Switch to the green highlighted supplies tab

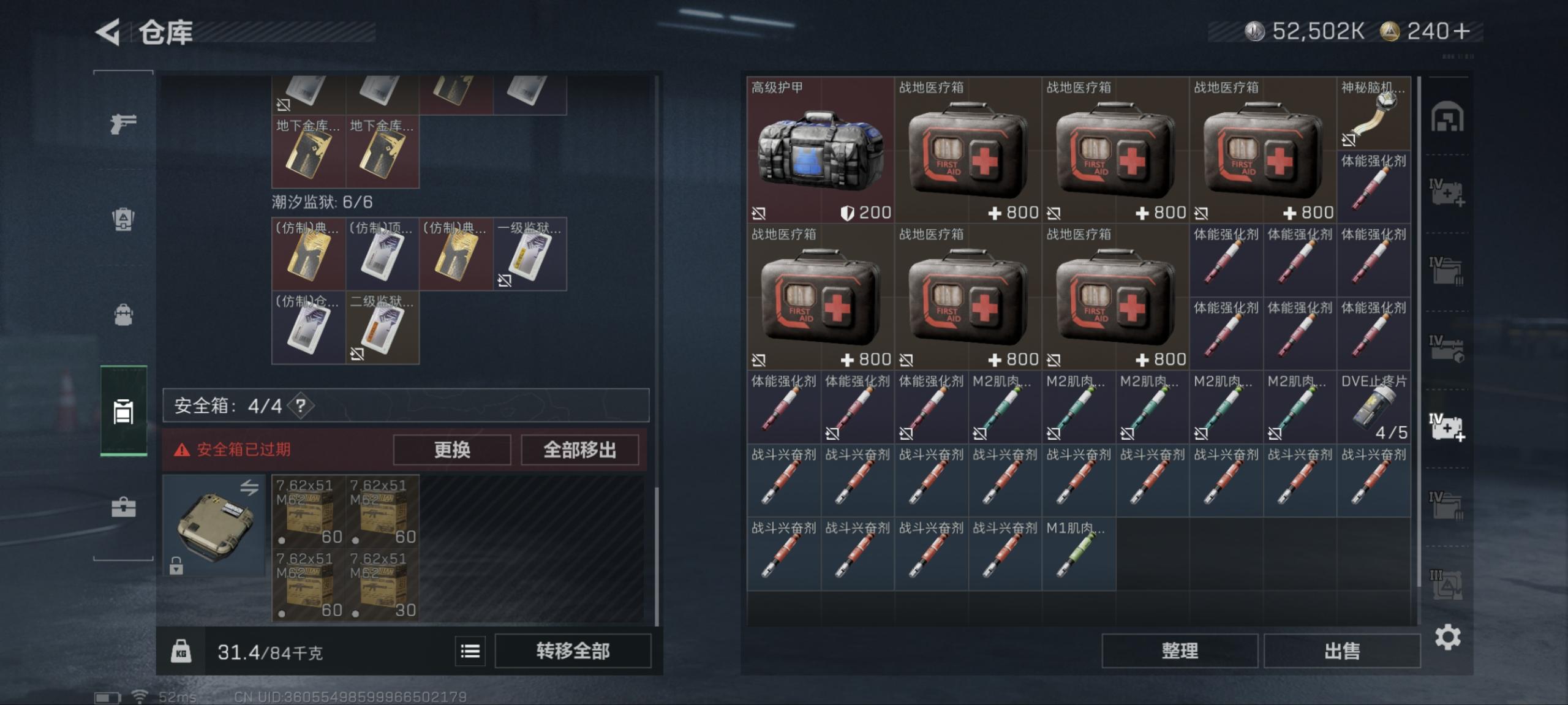point(125,412)
